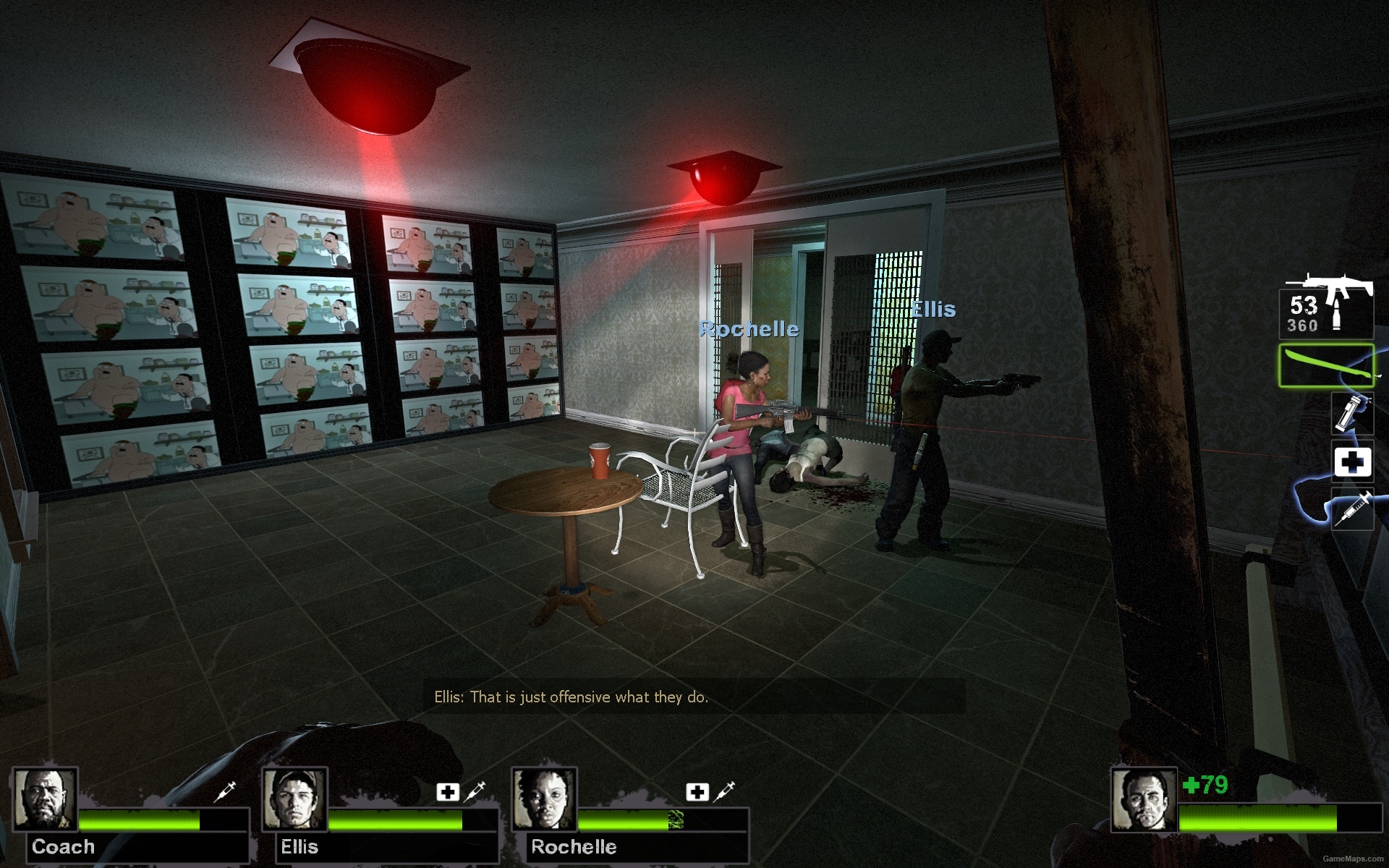Click the medkit icon on Ellis's panel
The image size is (1389, 868).
click(x=448, y=792)
